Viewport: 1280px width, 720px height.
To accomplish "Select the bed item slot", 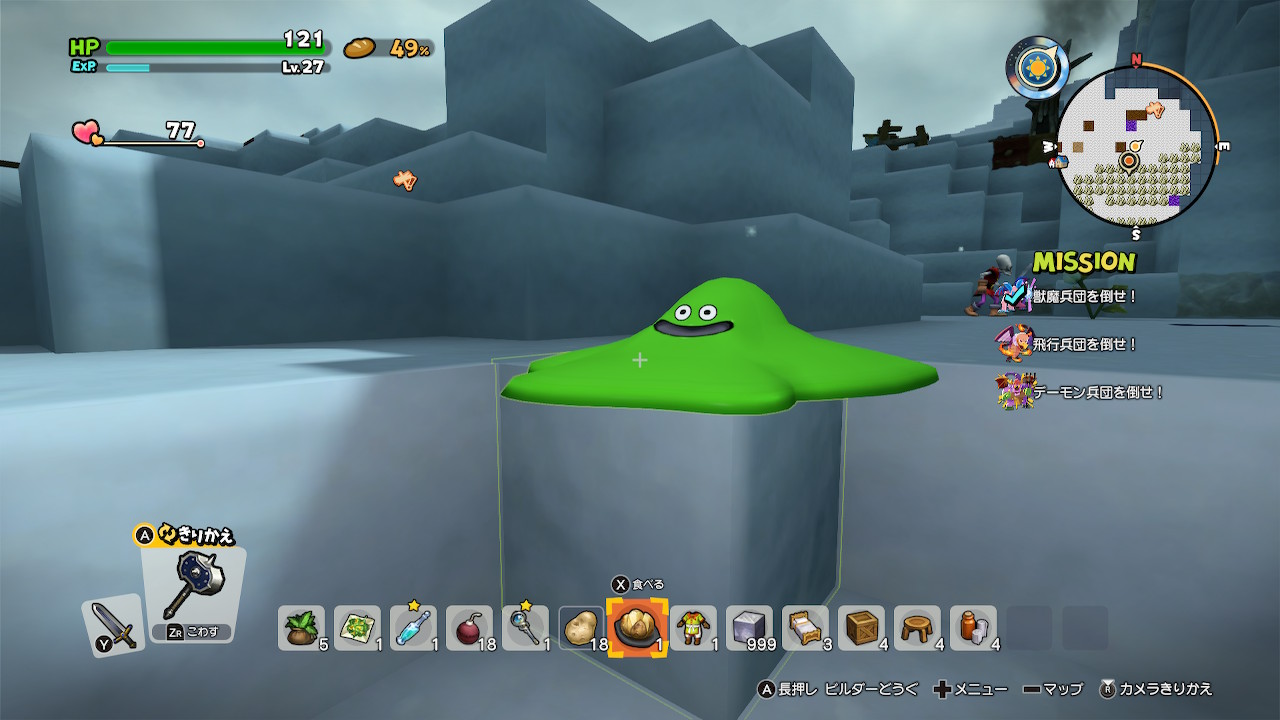I will tap(805, 628).
